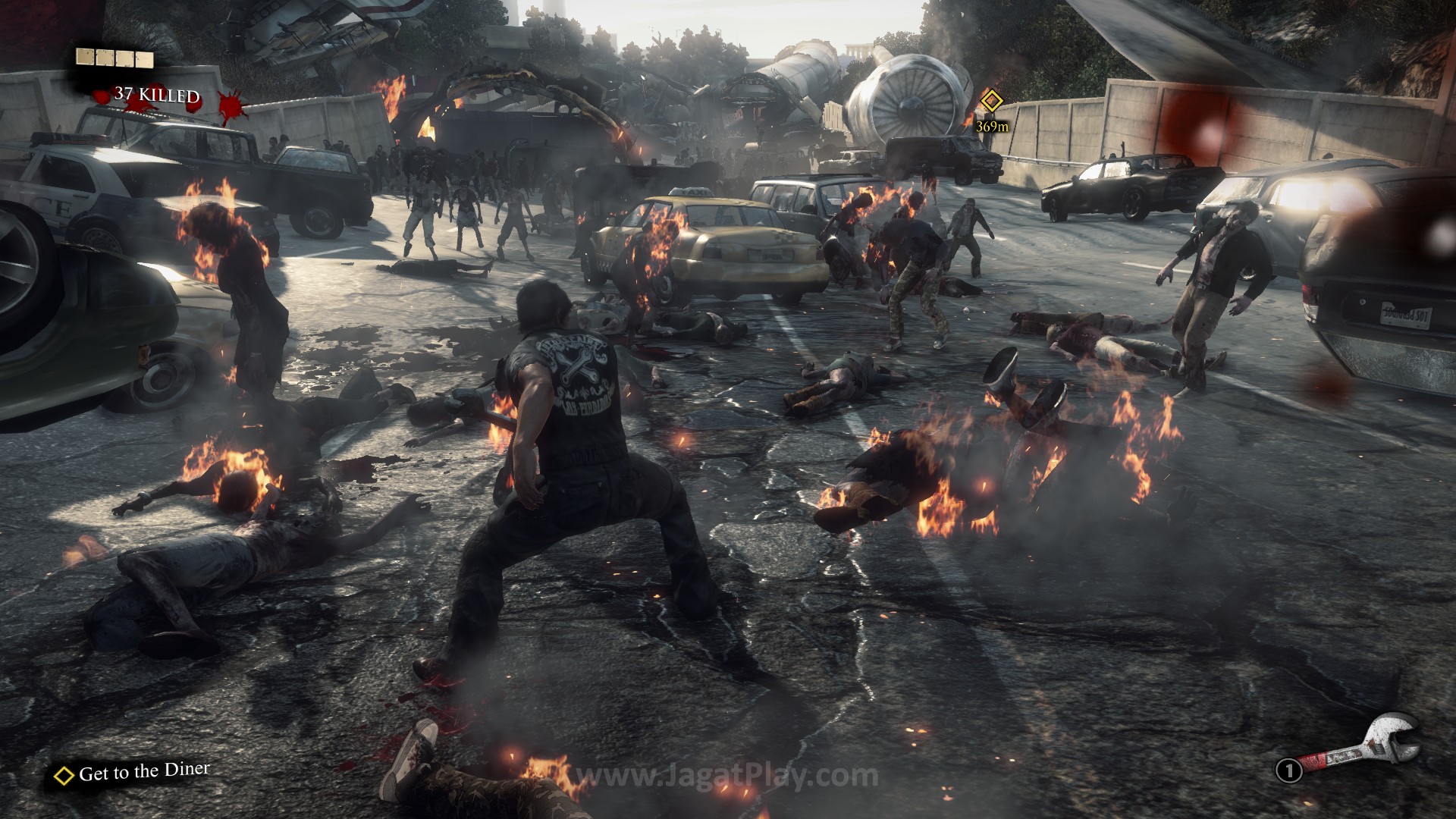
Task: Click the yellow waypoint diamond marker showing 369m
Action: [x=990, y=99]
